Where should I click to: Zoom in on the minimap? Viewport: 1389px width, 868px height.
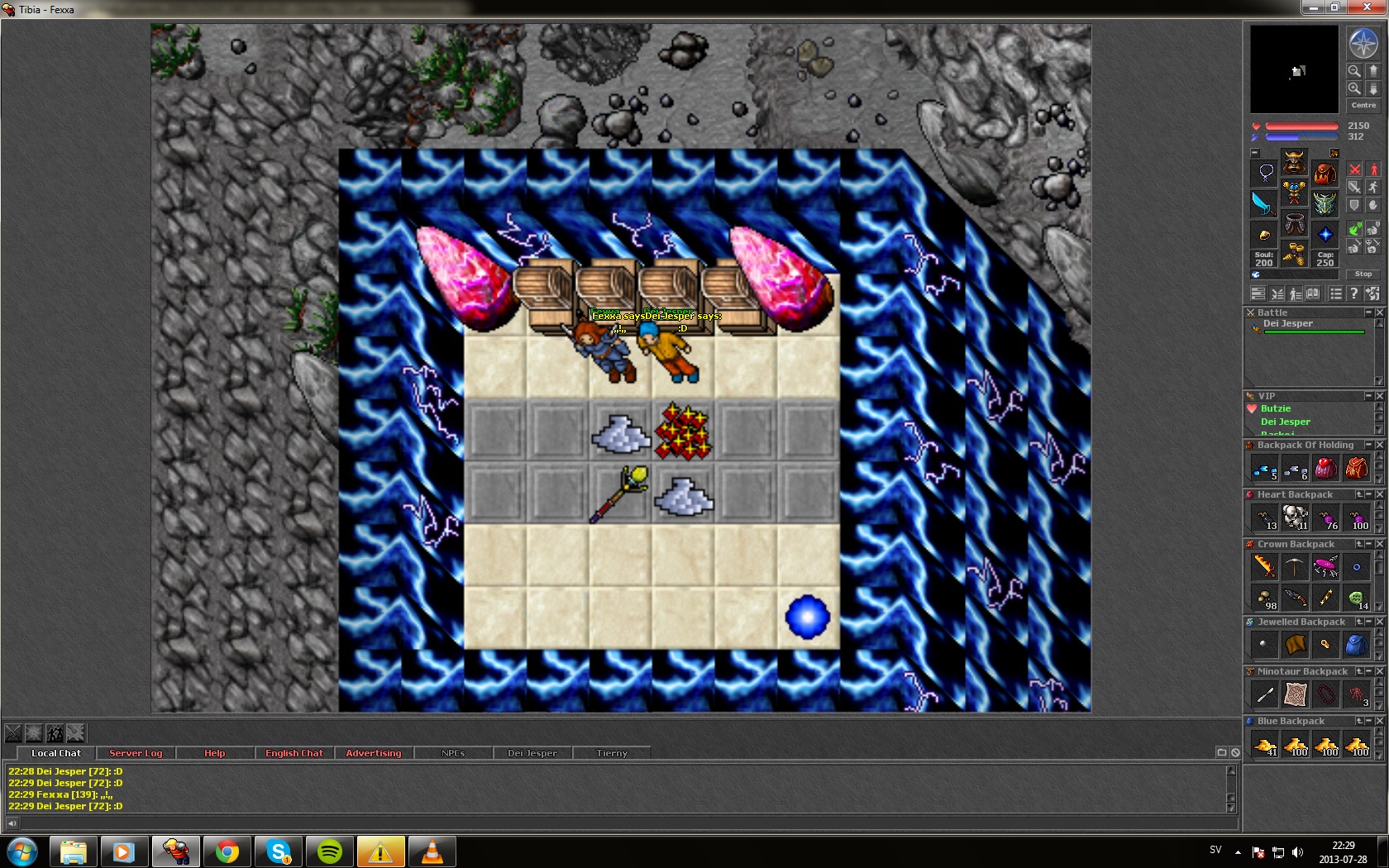point(1354,88)
